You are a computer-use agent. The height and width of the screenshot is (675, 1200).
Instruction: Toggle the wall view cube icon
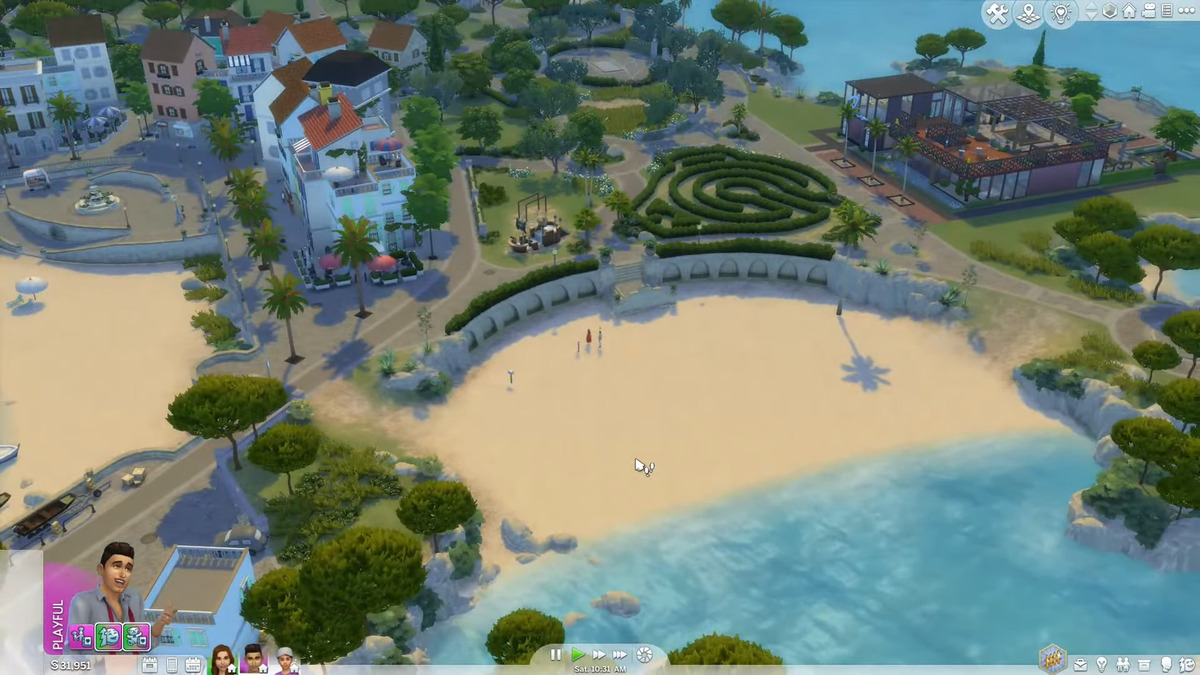1110,11
